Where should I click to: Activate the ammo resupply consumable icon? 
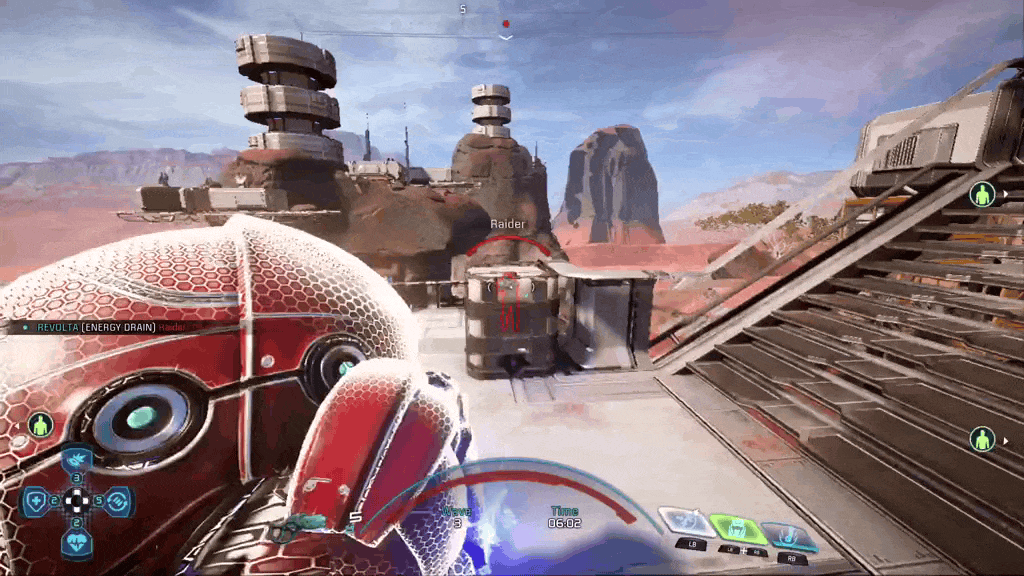(119, 499)
